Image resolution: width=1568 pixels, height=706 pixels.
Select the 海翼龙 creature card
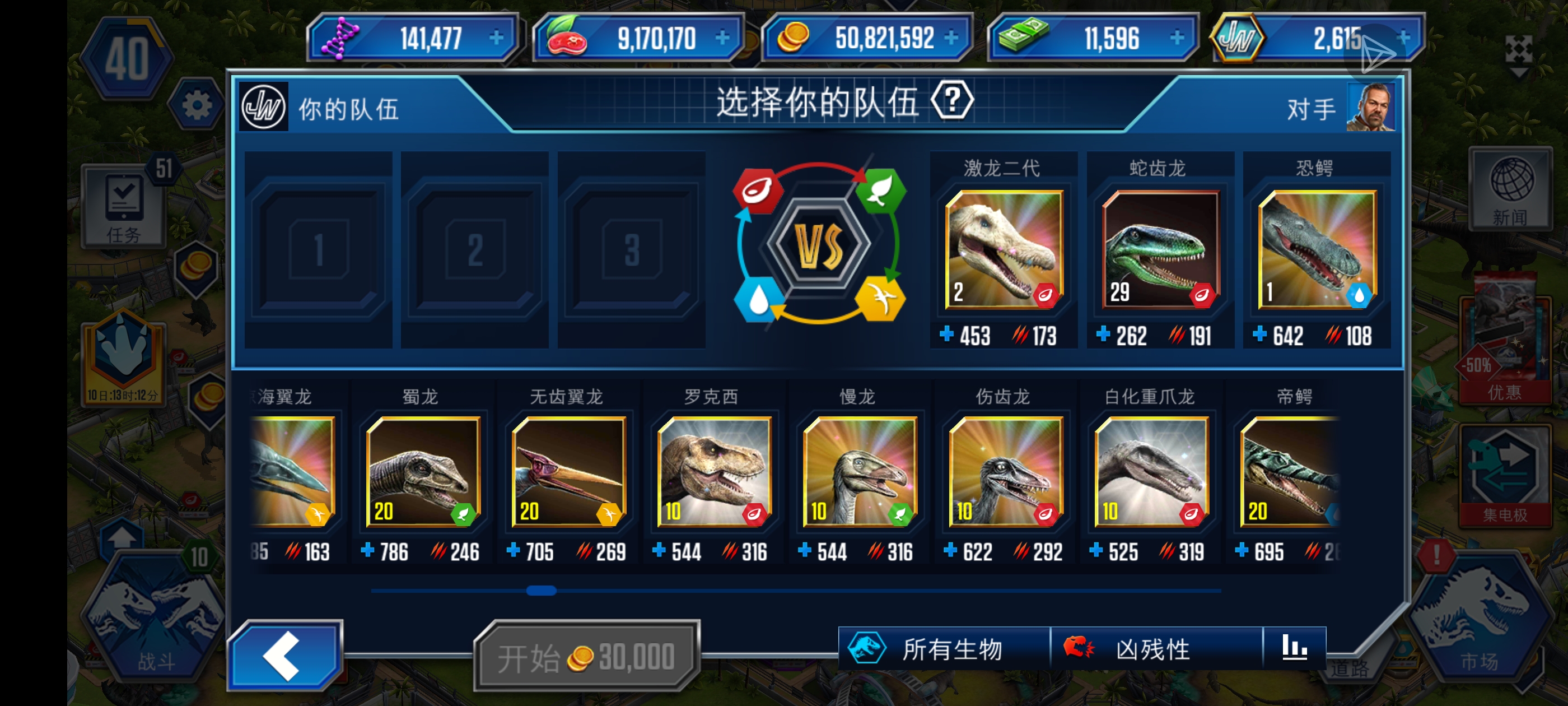(x=293, y=471)
